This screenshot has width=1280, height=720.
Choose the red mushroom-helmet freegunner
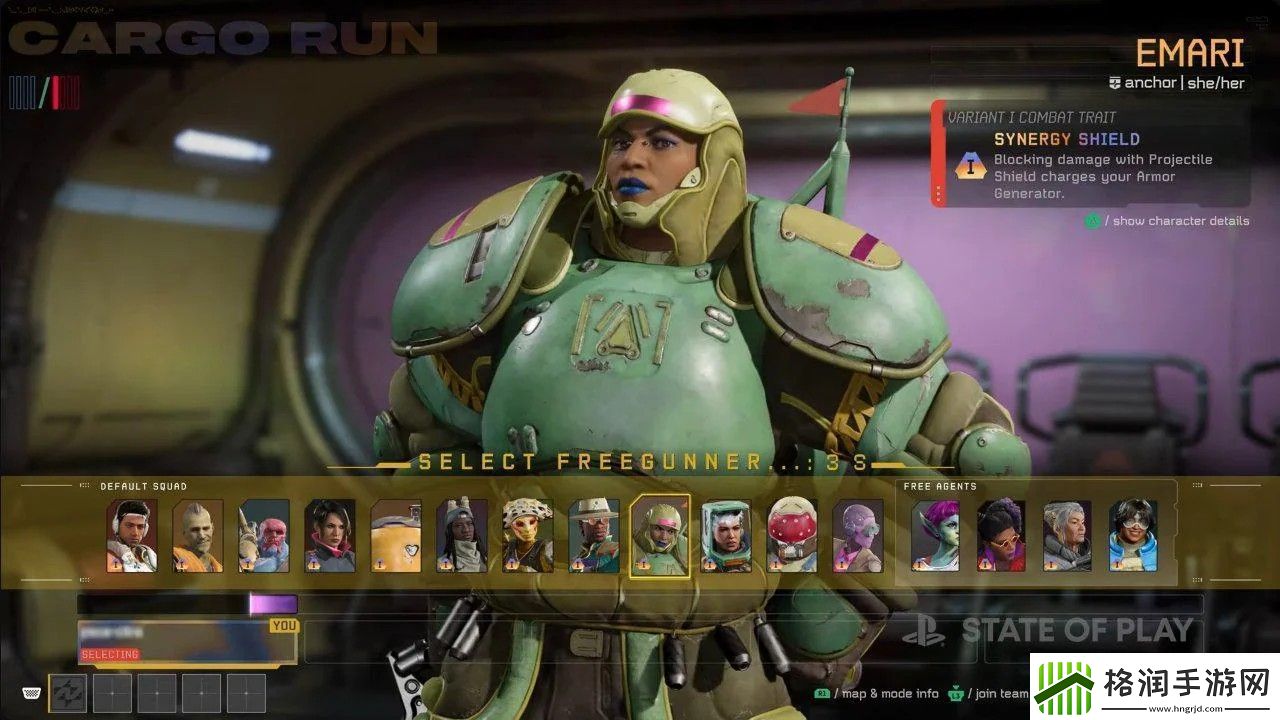click(x=792, y=536)
